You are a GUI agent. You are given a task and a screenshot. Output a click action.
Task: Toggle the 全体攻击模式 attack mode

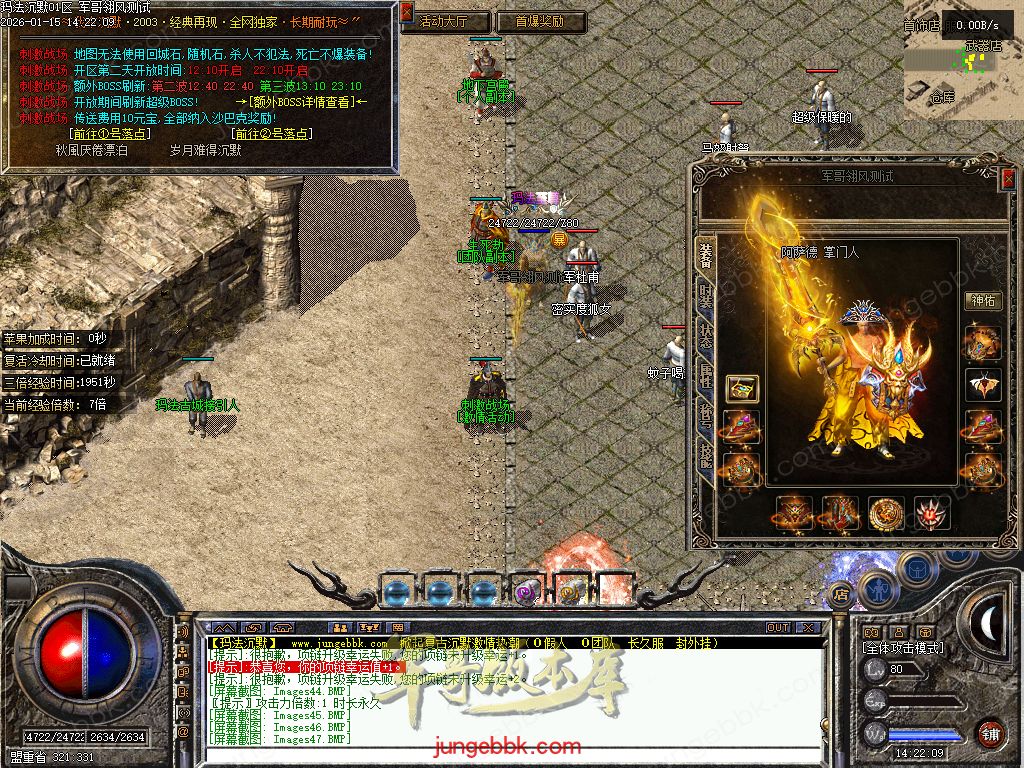(x=903, y=648)
